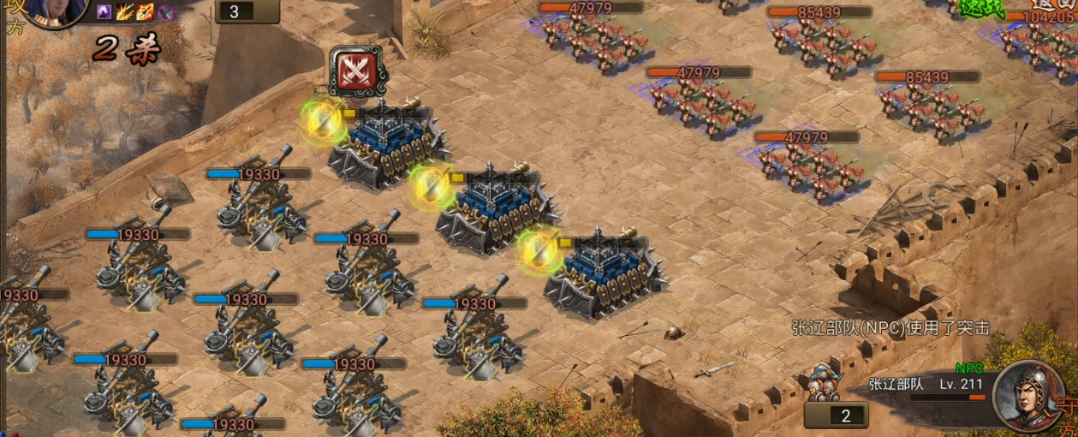Inspect the purple buff icon beside attacker portrait
Image resolution: width=1078 pixels, height=437 pixels.
(105, 12)
